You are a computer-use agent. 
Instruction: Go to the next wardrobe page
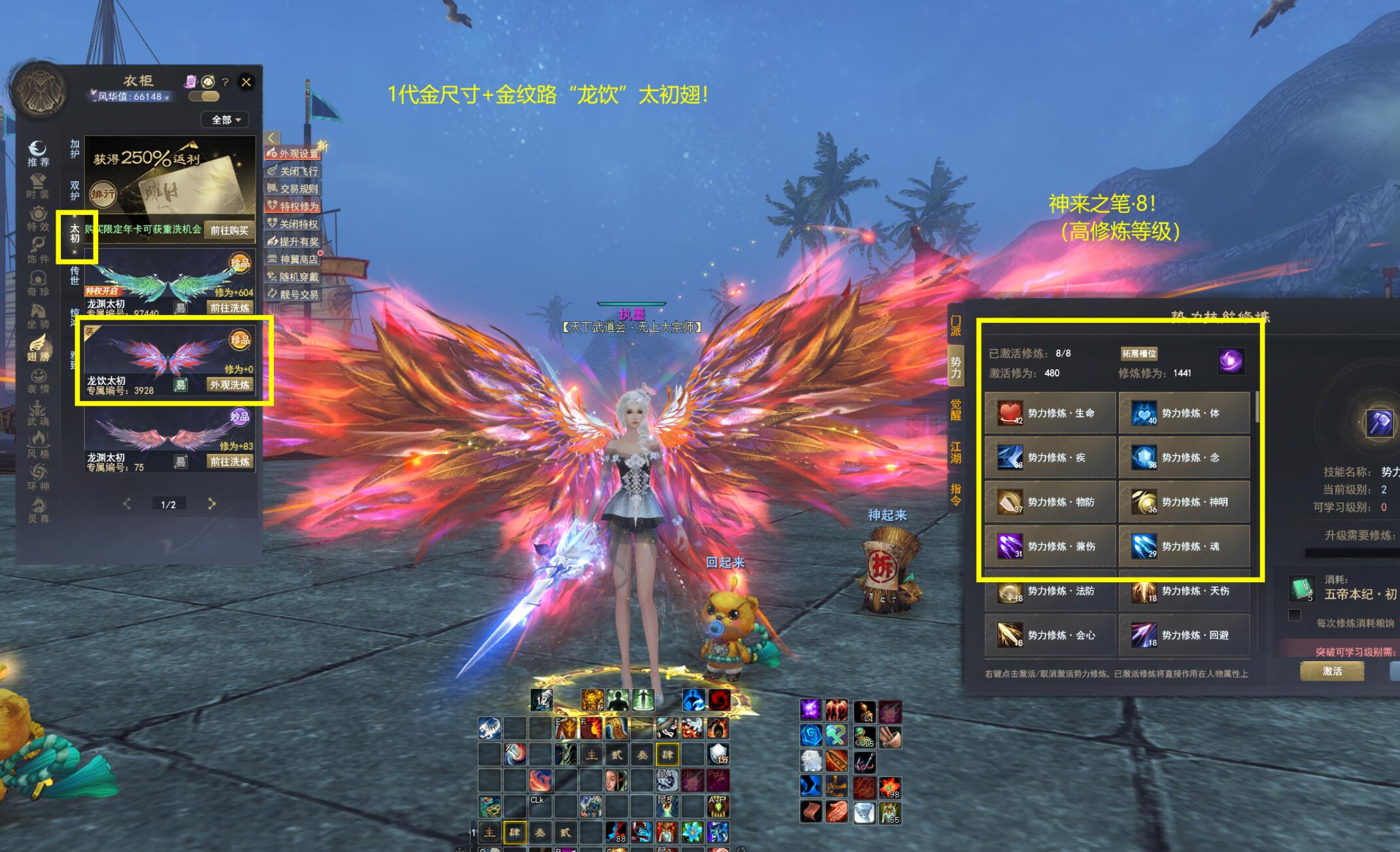(211, 504)
